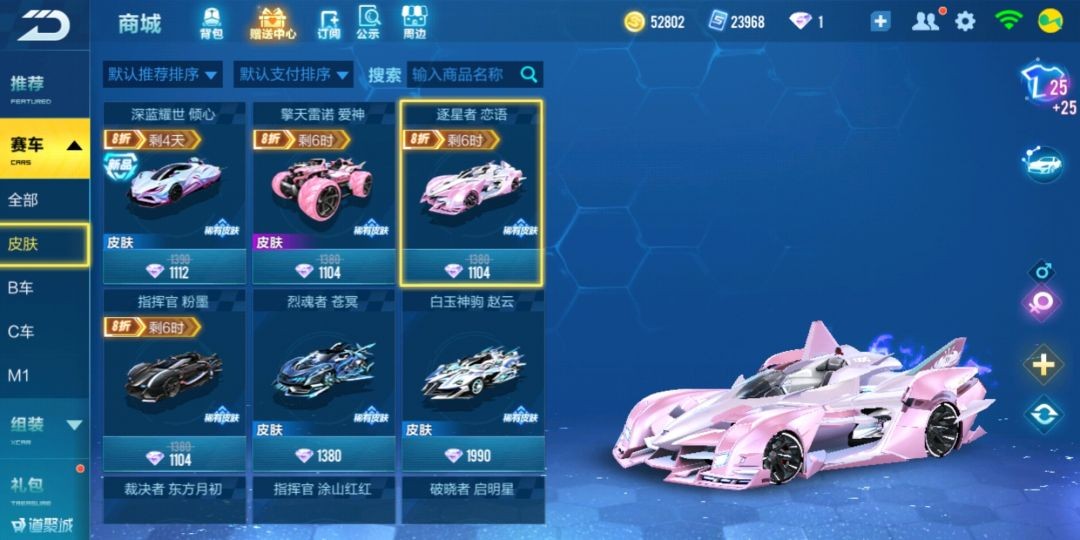The width and height of the screenshot is (1080, 540).
Task: Open the 订阅 subscription page
Action: click(329, 22)
